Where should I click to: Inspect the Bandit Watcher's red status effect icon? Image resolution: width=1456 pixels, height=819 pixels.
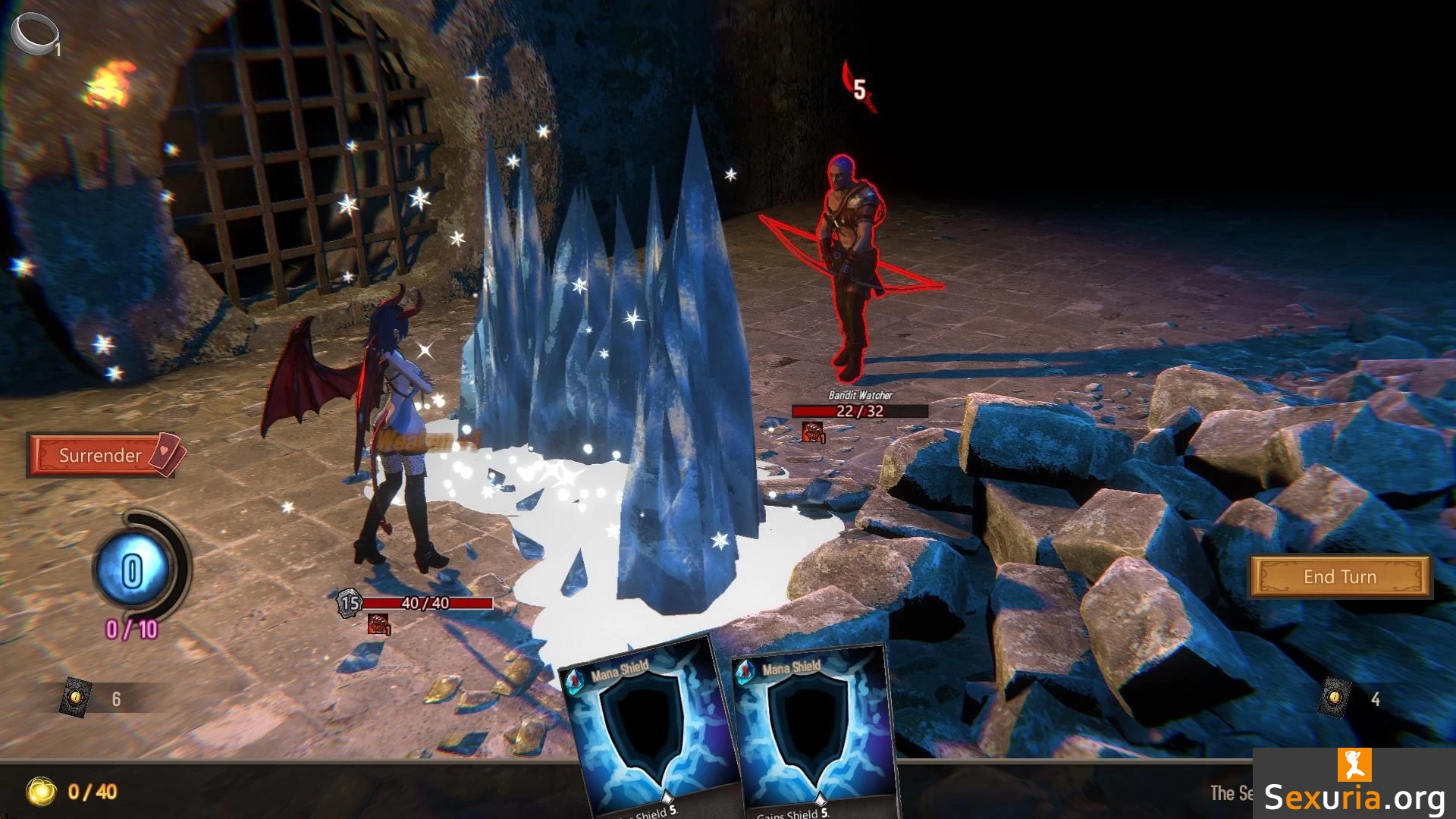812,432
